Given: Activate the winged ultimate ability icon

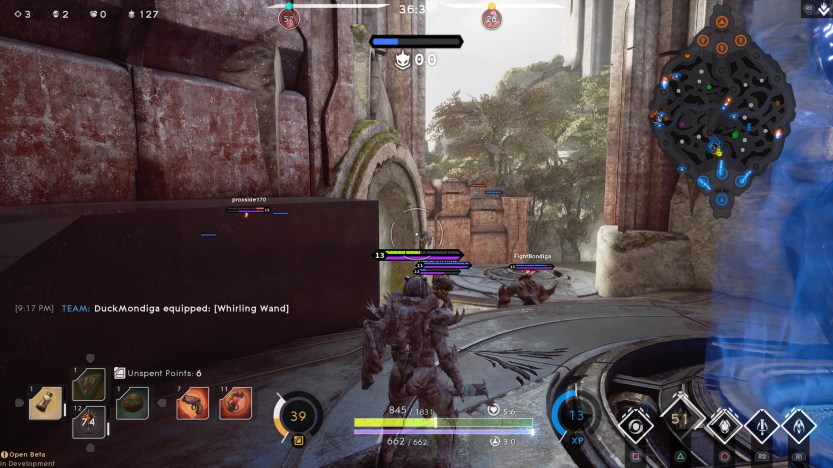Looking at the screenshot, I should 800,424.
